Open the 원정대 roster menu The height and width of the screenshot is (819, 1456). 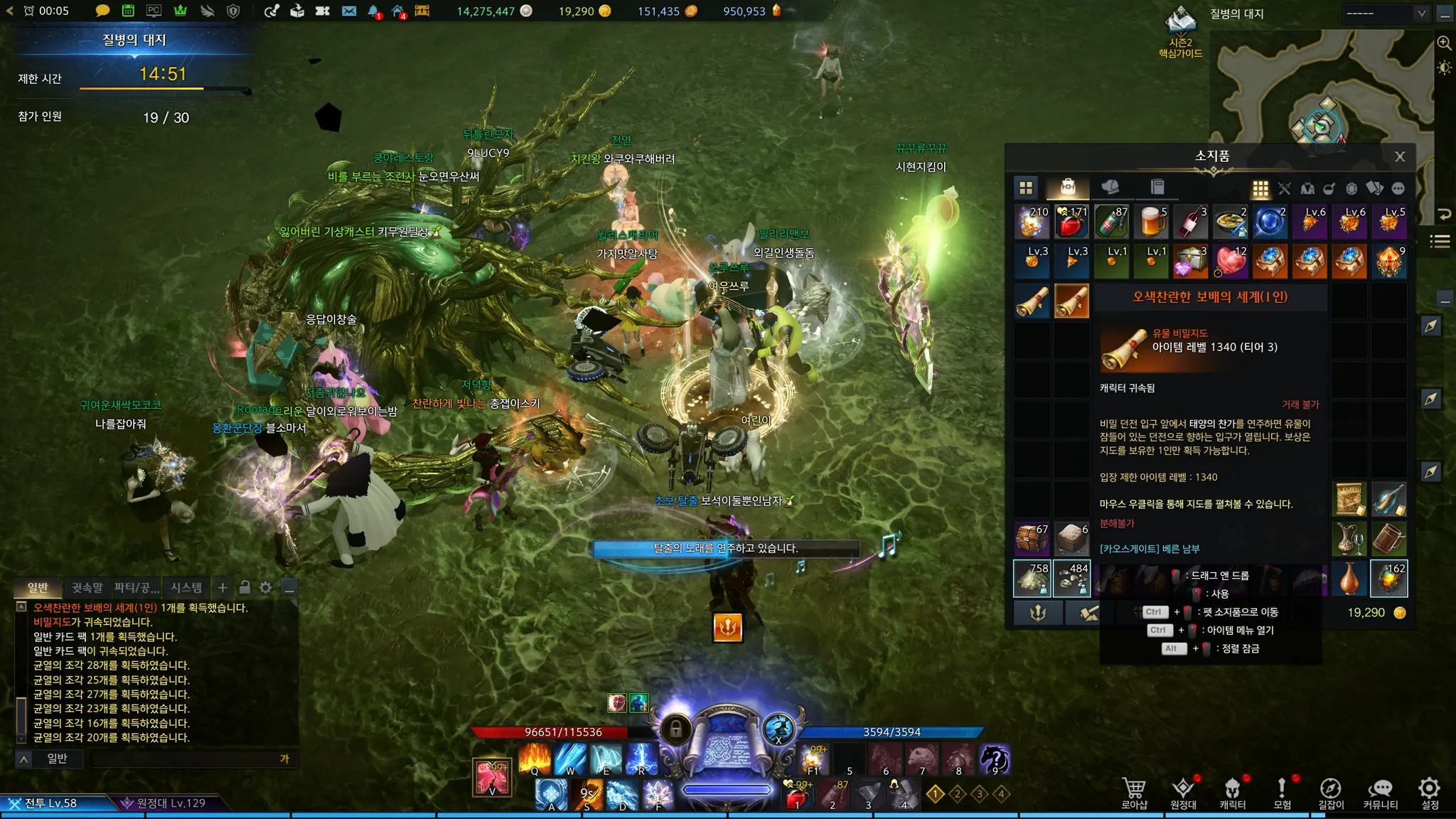[x=1183, y=793]
